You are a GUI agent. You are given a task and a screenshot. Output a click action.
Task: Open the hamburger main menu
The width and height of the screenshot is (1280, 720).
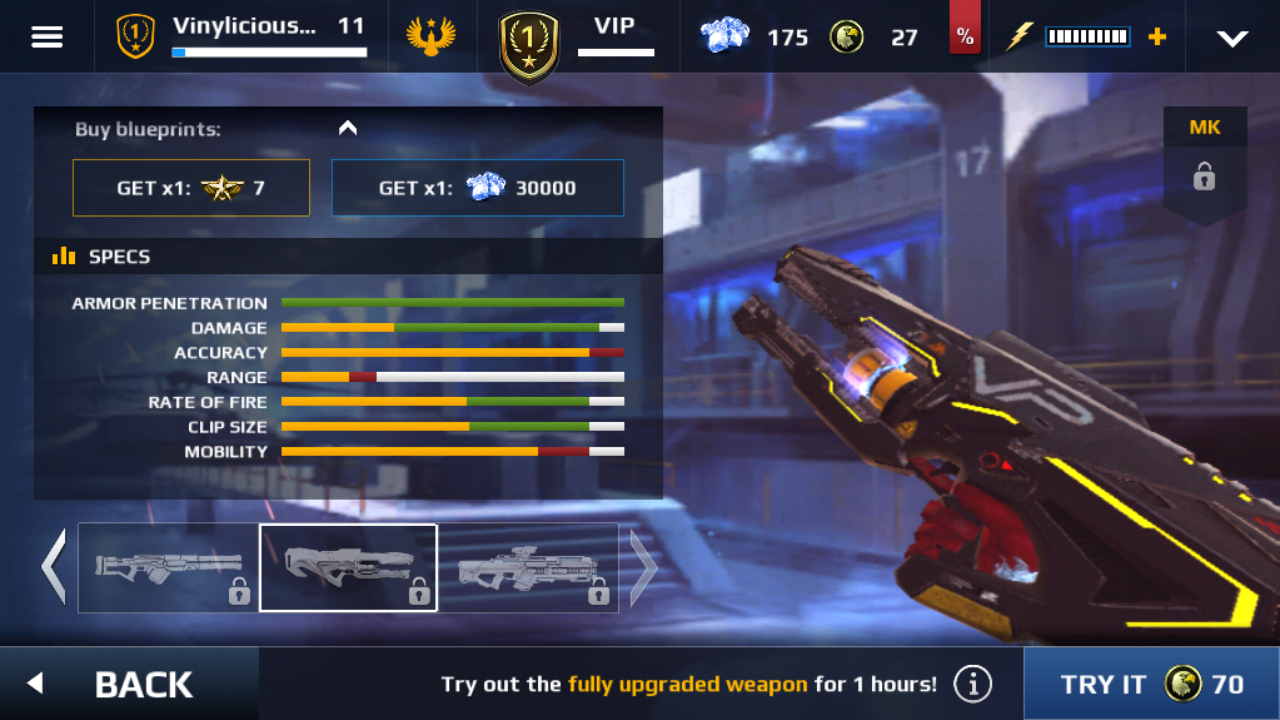click(47, 37)
